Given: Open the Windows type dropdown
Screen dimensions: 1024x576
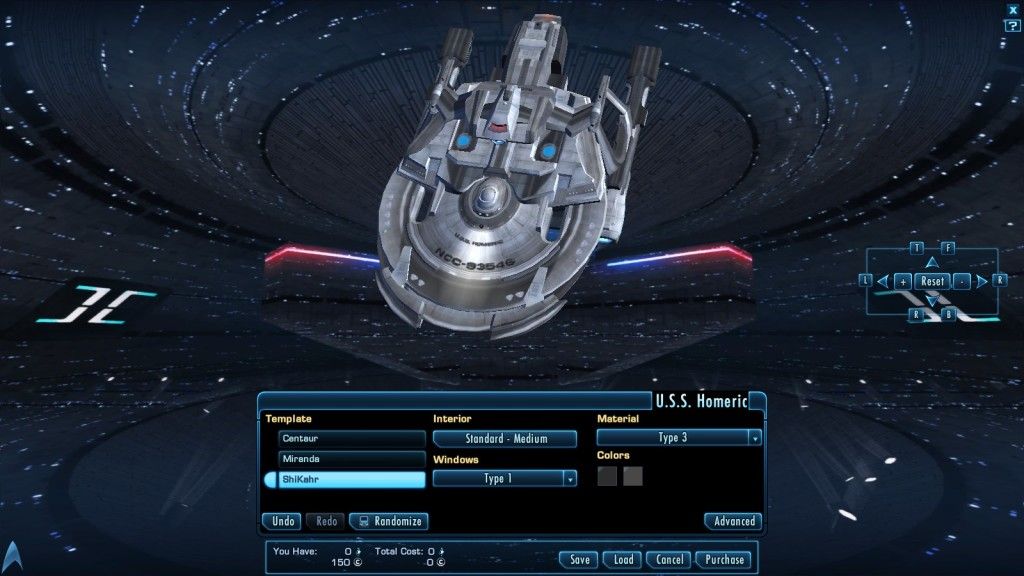Looking at the screenshot, I should pos(505,479).
